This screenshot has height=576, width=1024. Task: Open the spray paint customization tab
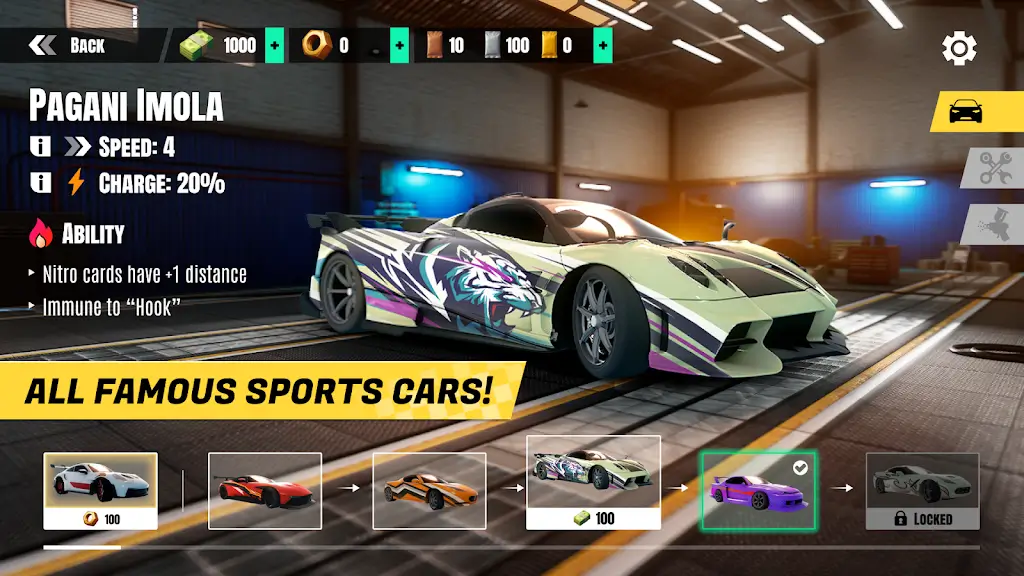[995, 224]
